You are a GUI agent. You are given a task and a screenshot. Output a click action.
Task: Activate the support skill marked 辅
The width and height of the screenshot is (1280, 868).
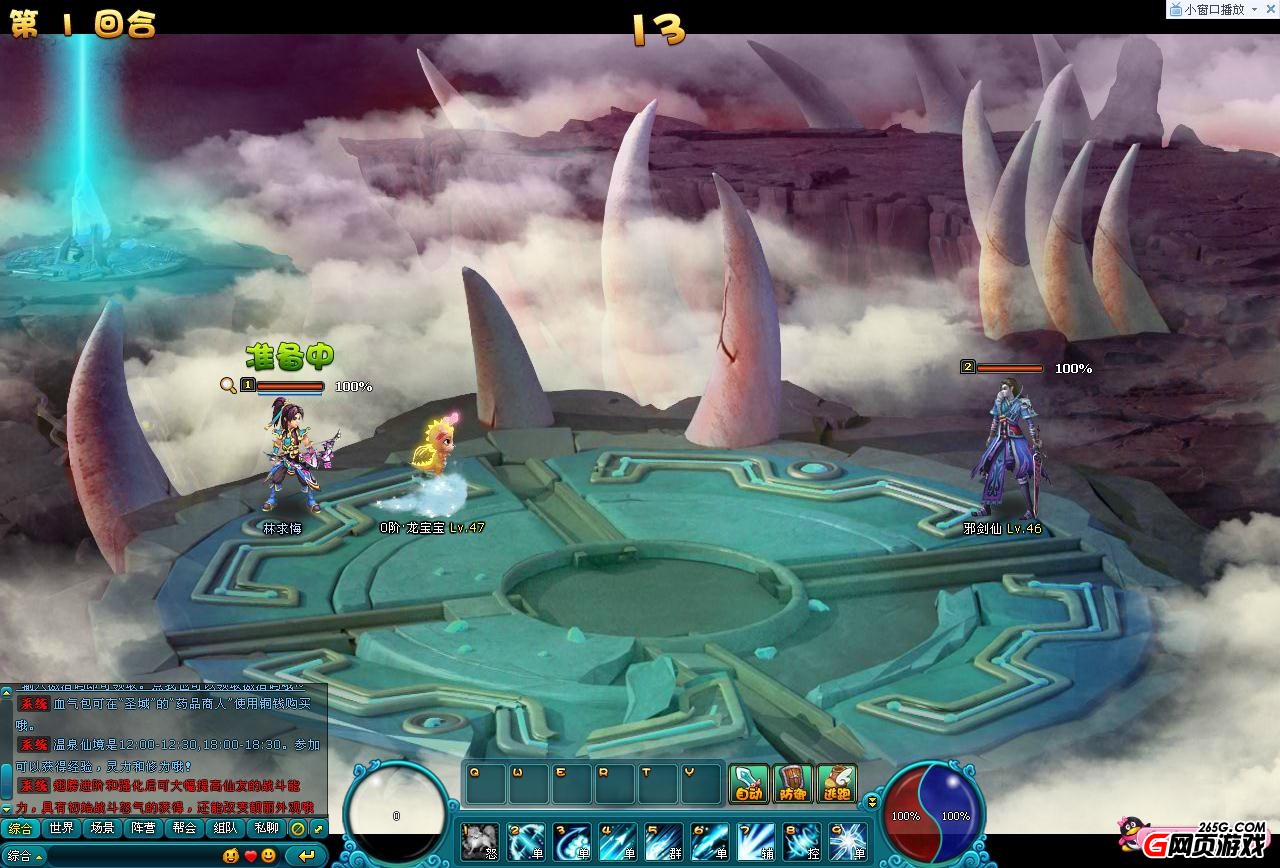[x=756, y=842]
